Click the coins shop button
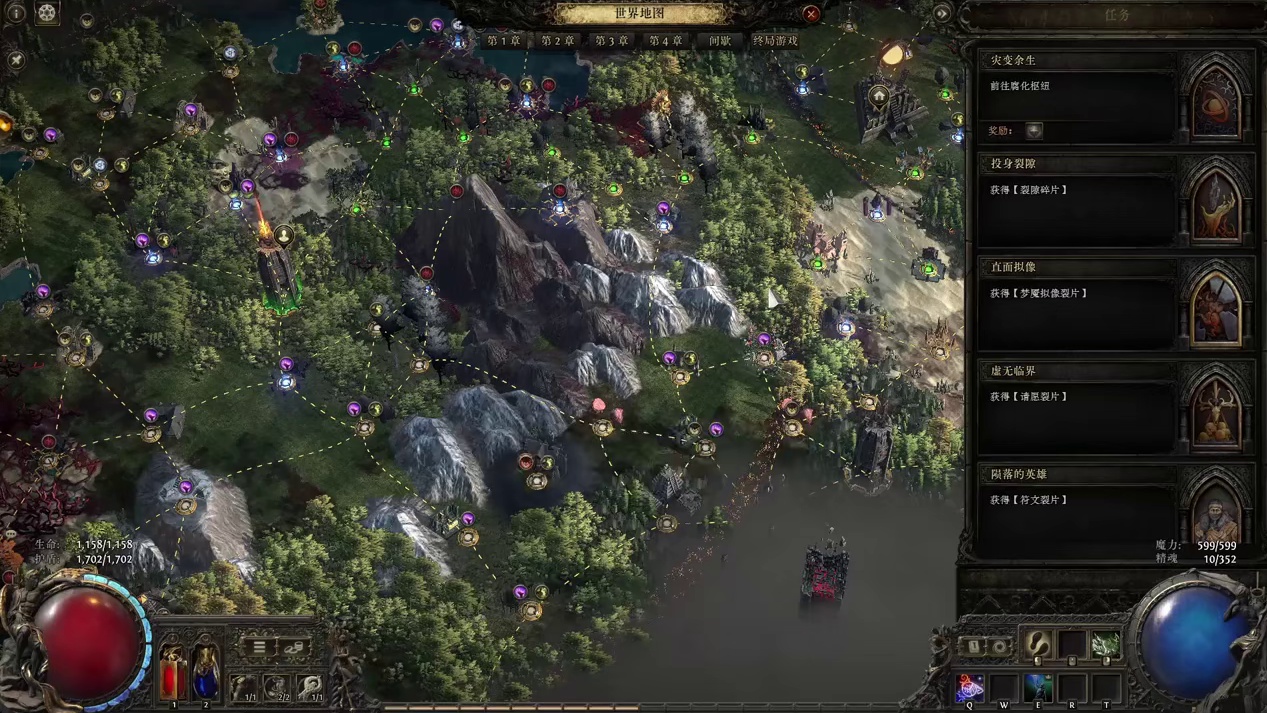The width and height of the screenshot is (1267, 713). tap(293, 647)
